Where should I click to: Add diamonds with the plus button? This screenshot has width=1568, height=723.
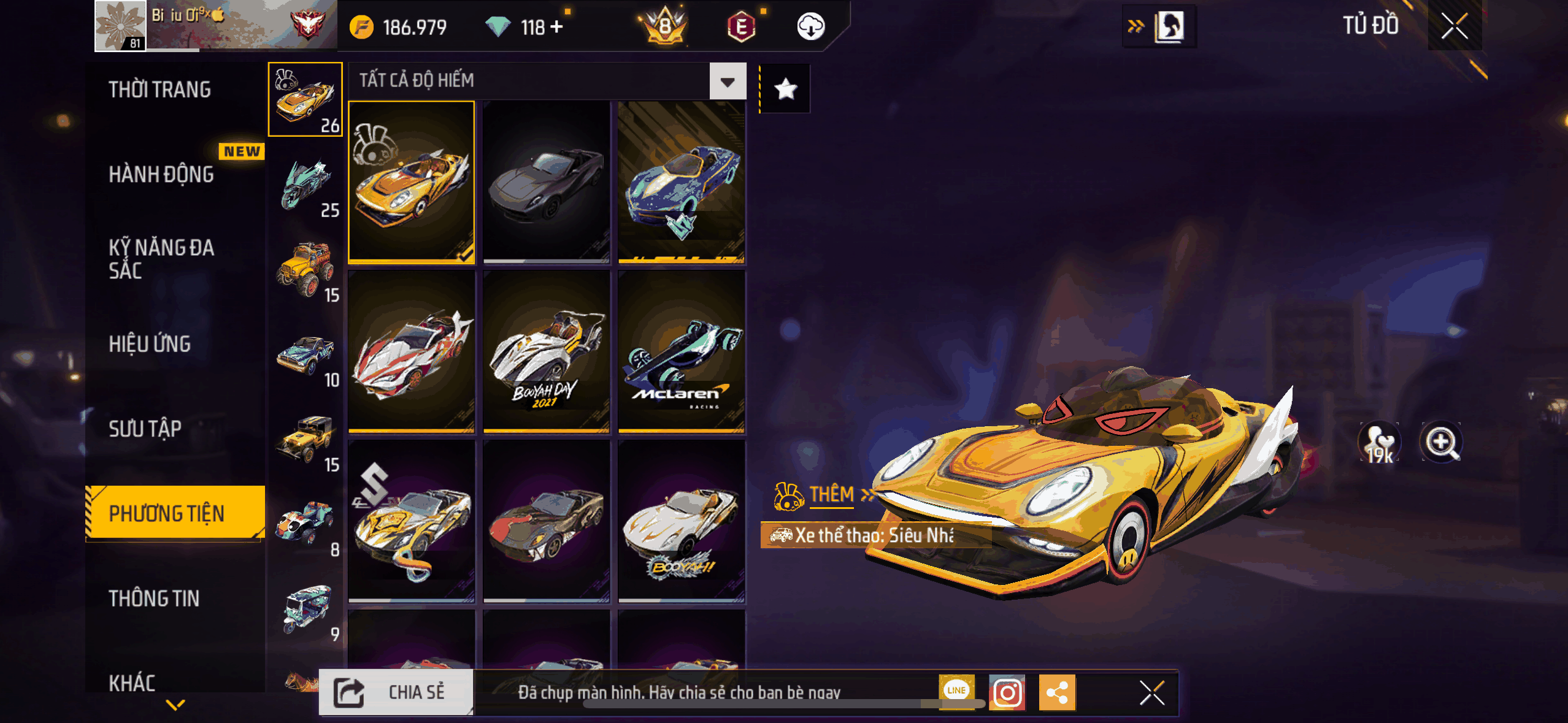(557, 27)
